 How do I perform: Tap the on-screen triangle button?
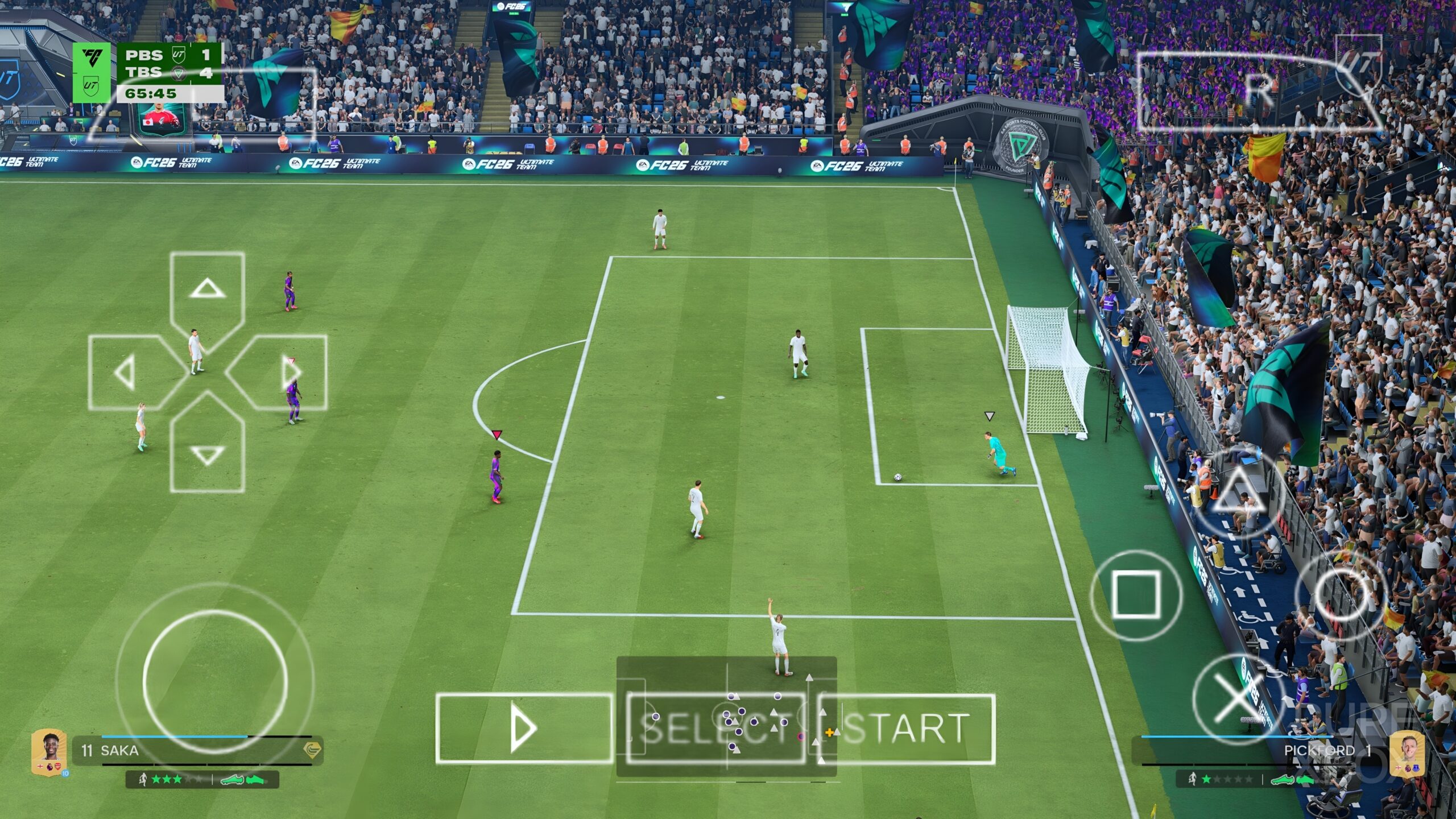tap(1238, 494)
